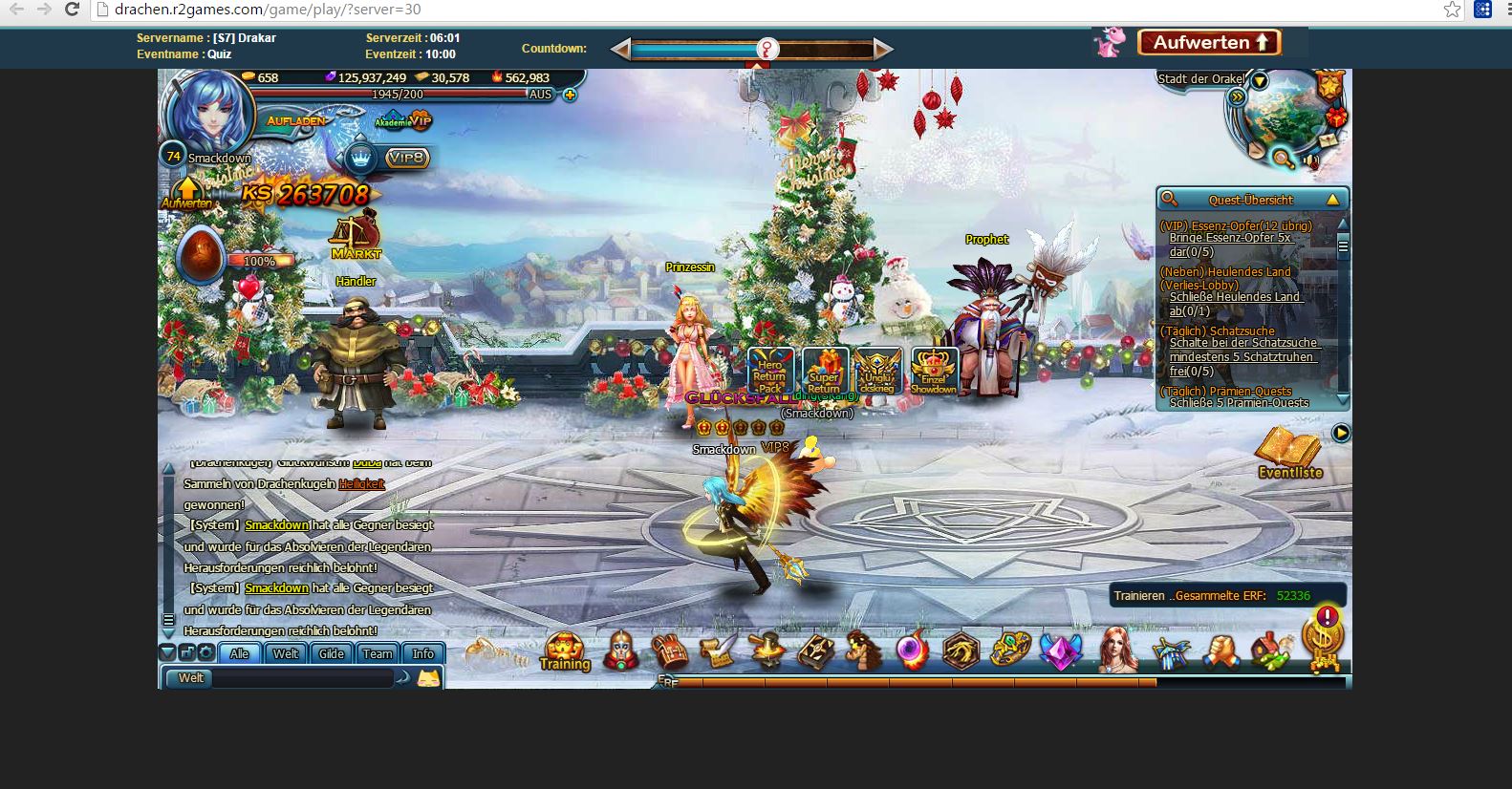Select the Schatzsuche daily quest link
The width and height of the screenshot is (1512, 789).
point(1242,350)
